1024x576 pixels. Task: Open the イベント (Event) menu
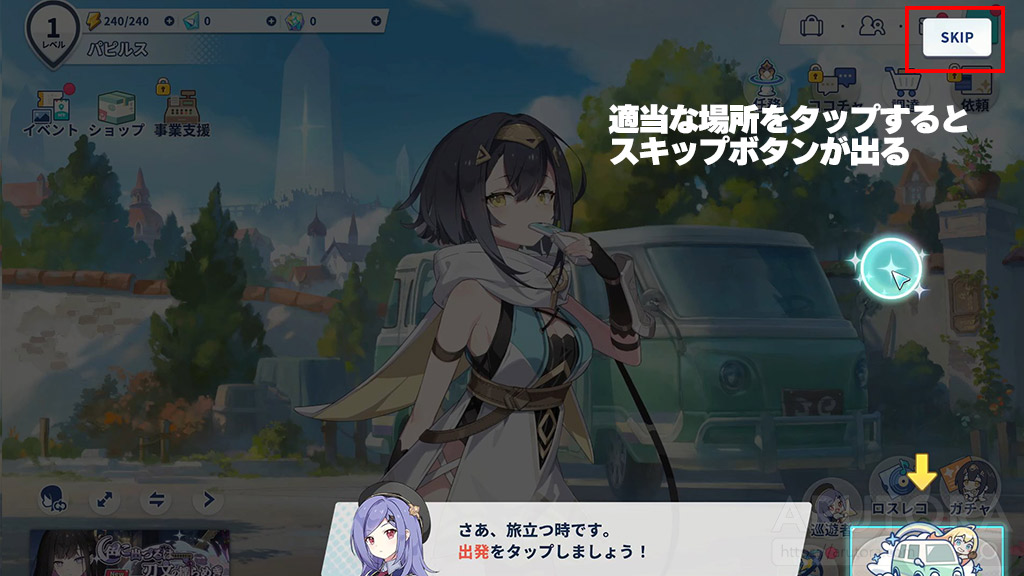click(51, 111)
